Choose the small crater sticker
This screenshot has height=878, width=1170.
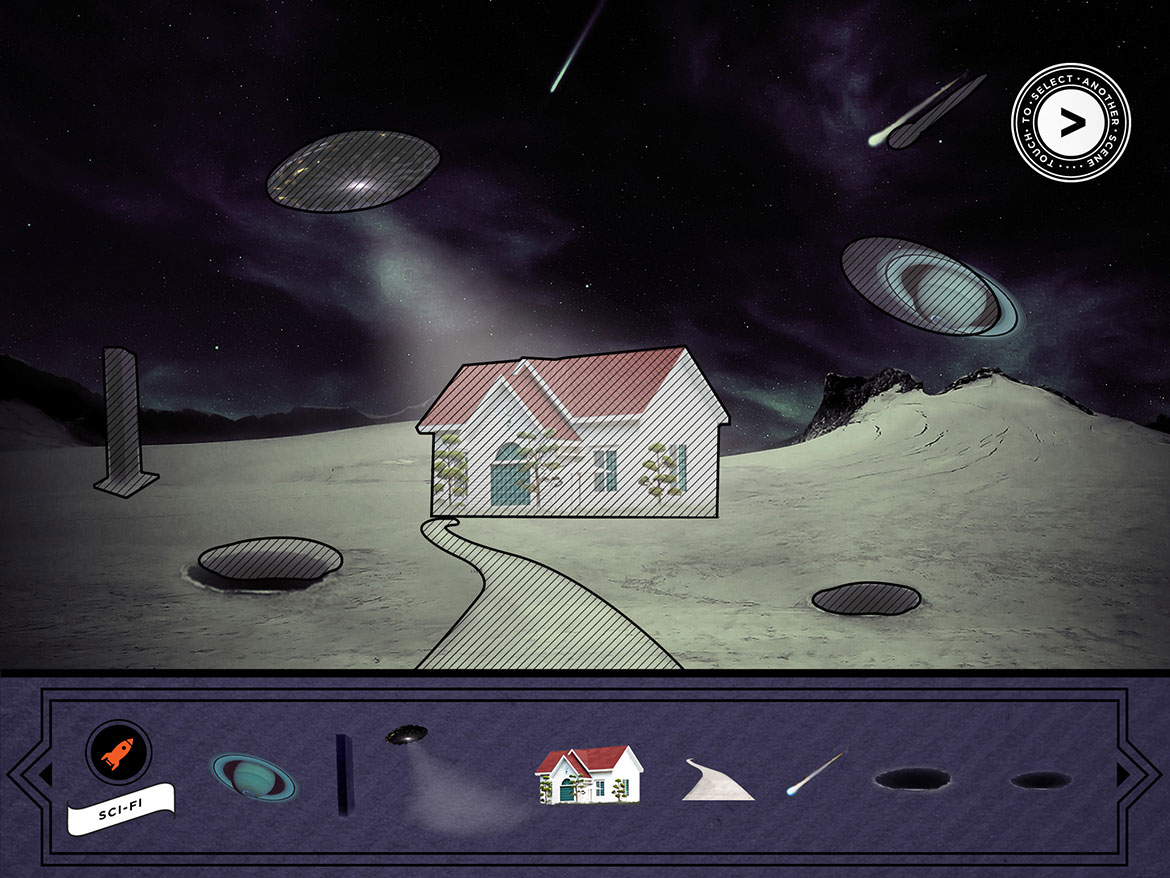pos(1040,780)
